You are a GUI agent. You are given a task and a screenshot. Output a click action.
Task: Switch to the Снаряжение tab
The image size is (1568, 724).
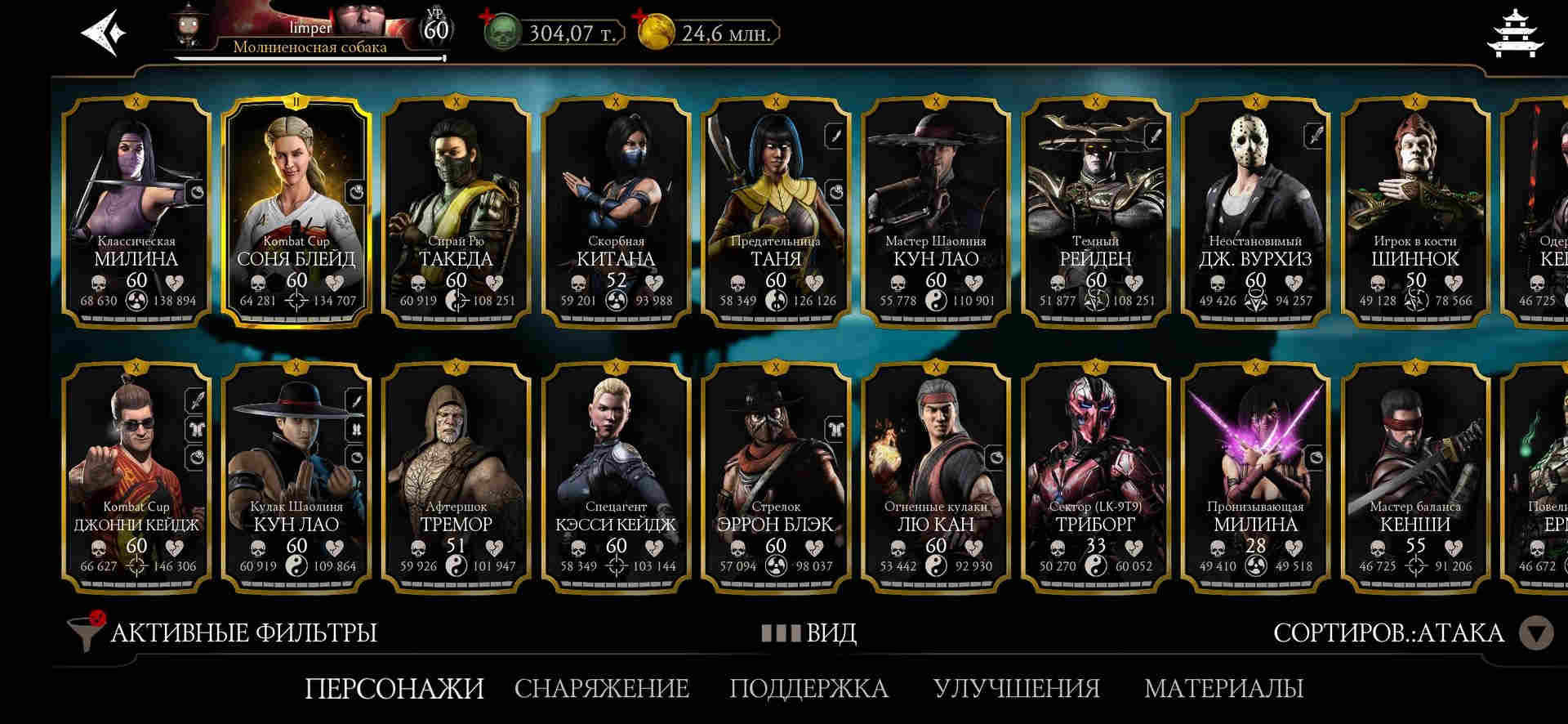click(602, 689)
